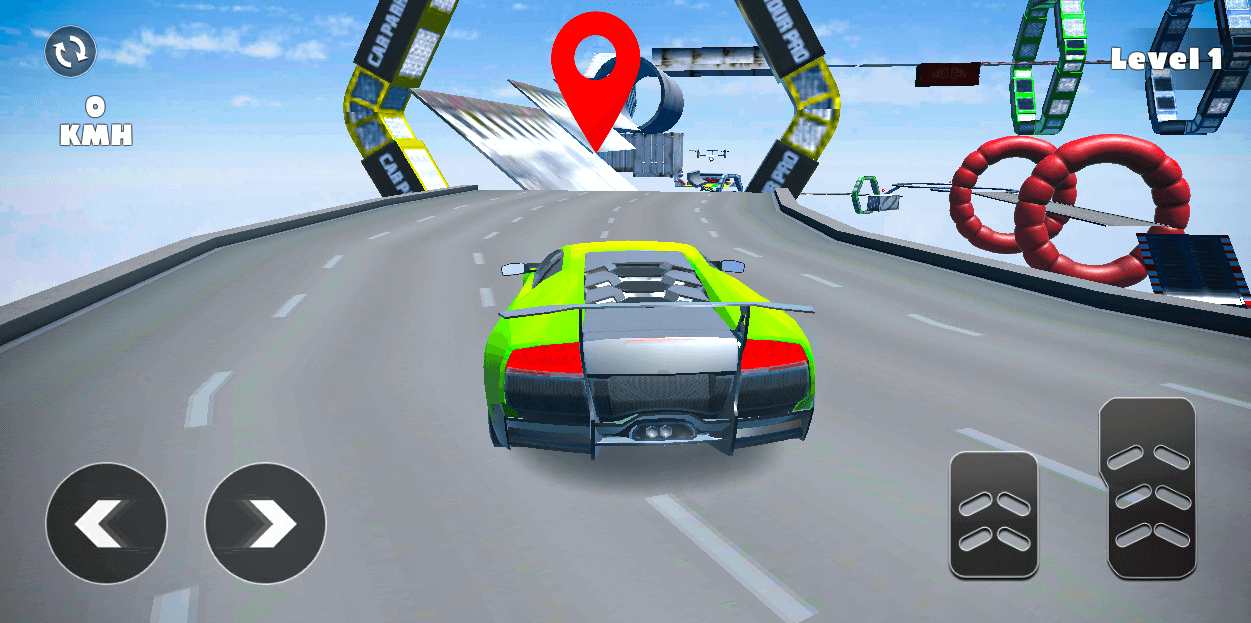Hit the tall accelerator pedal

point(1152,488)
